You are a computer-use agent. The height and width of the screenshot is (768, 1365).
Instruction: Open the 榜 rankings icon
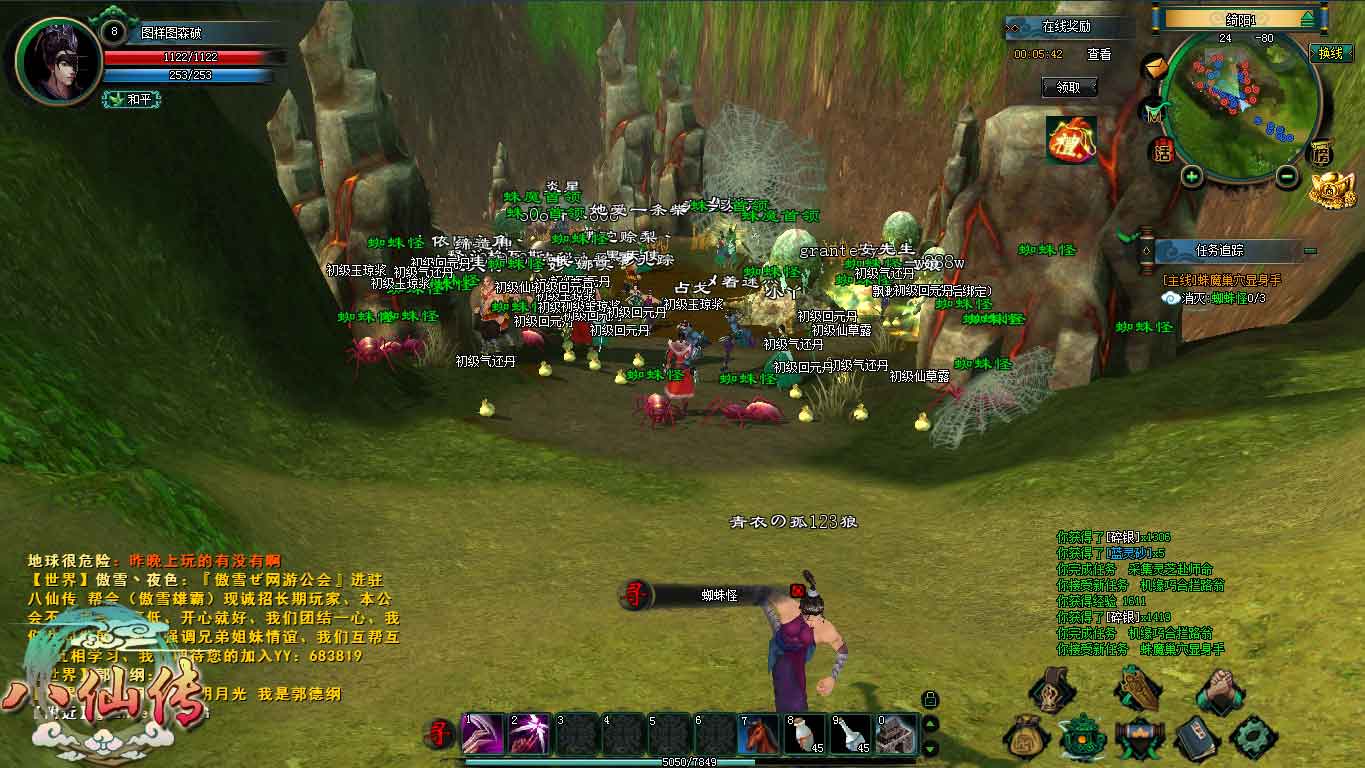pos(1322,153)
